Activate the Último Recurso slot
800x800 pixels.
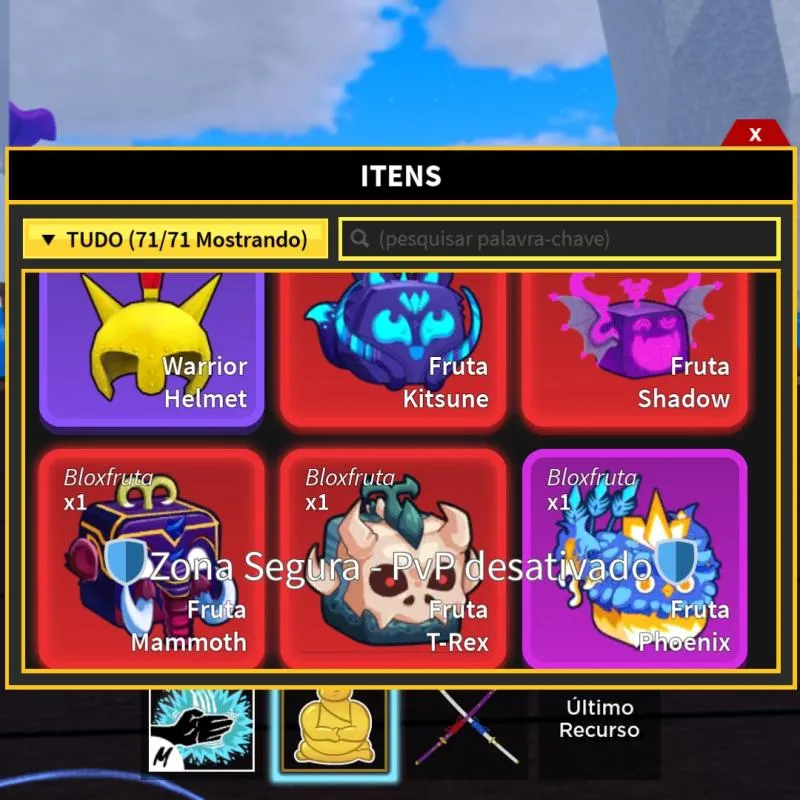click(598, 720)
